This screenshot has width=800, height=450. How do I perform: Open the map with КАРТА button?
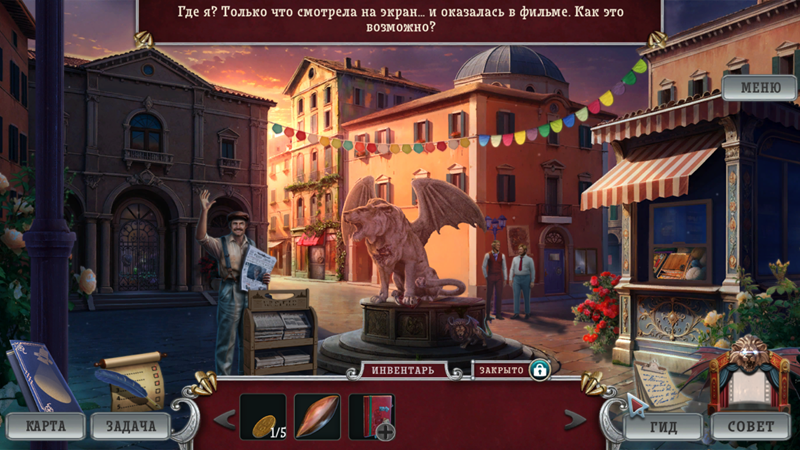[46, 426]
